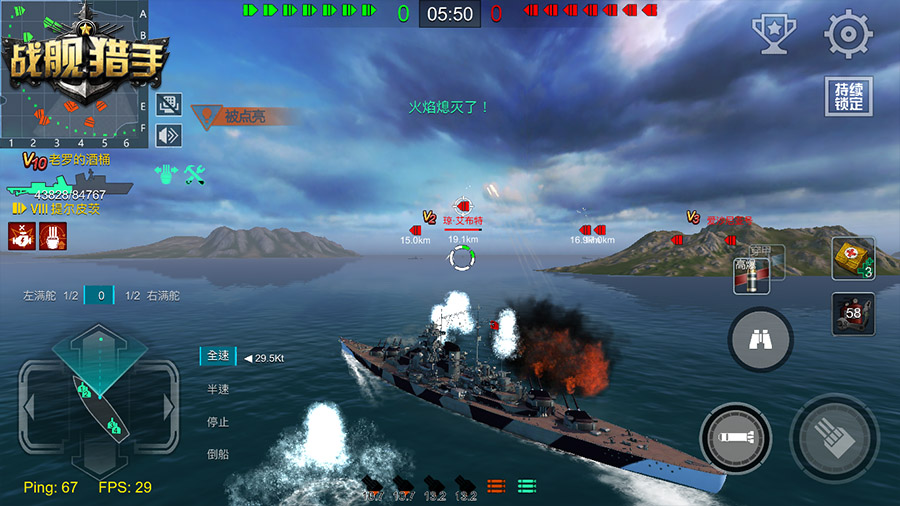Open the battle minimap

click(76, 70)
